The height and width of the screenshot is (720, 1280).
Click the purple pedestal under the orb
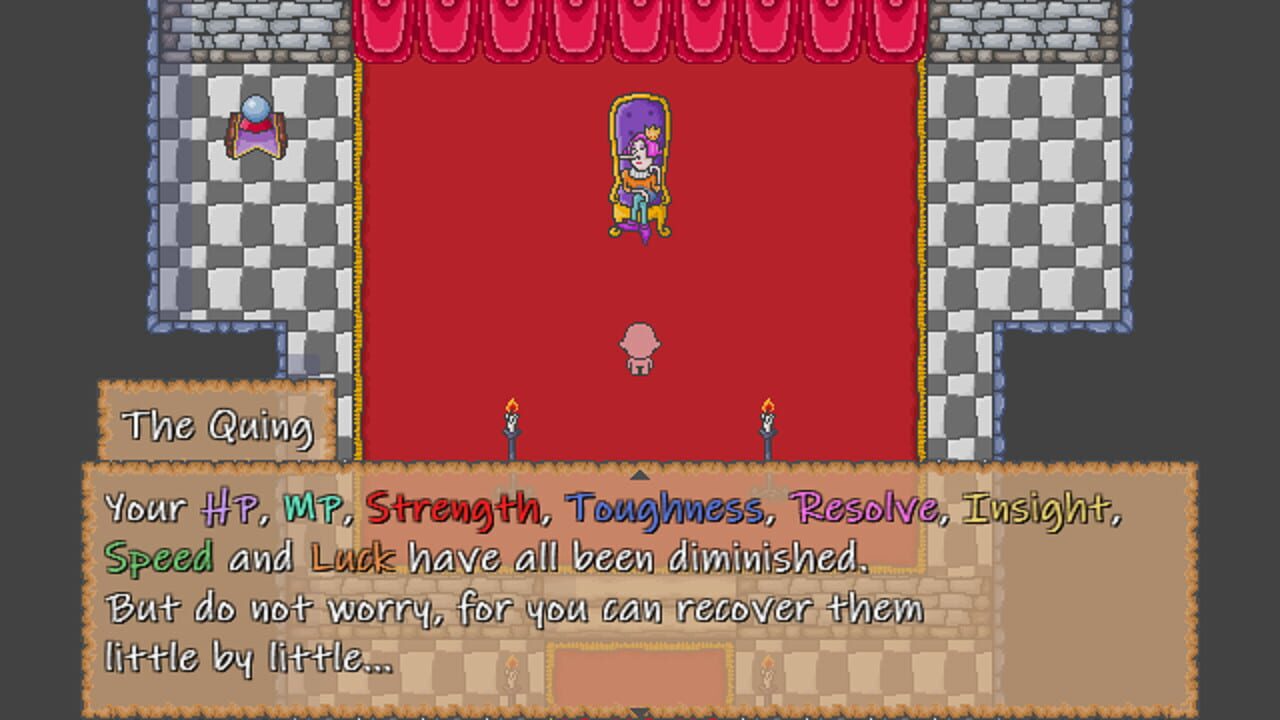pyautogui.click(x=258, y=140)
